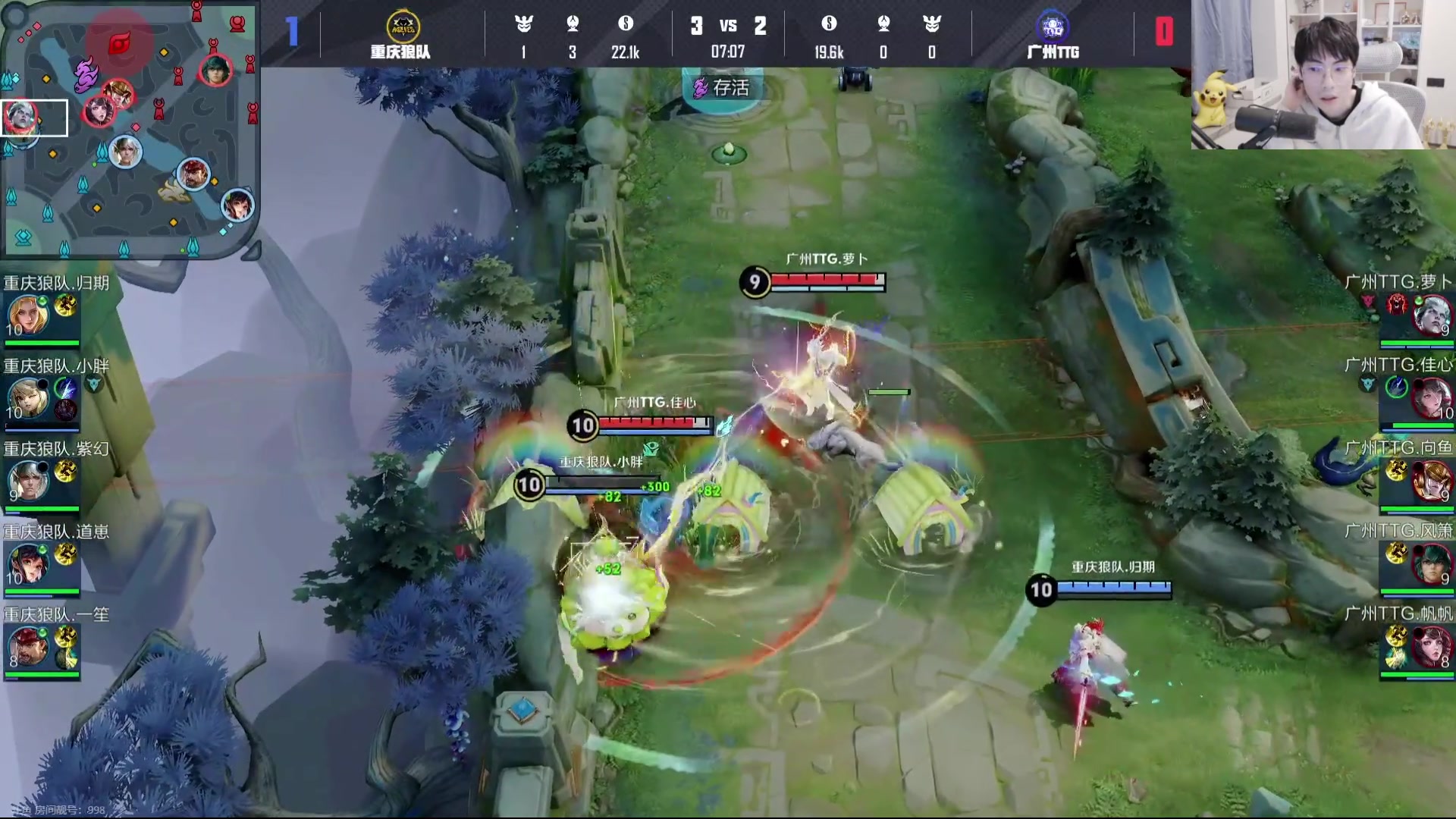Choose 广州TTG.佳心 hero portrait
The height and width of the screenshot is (819, 1456).
1432,398
